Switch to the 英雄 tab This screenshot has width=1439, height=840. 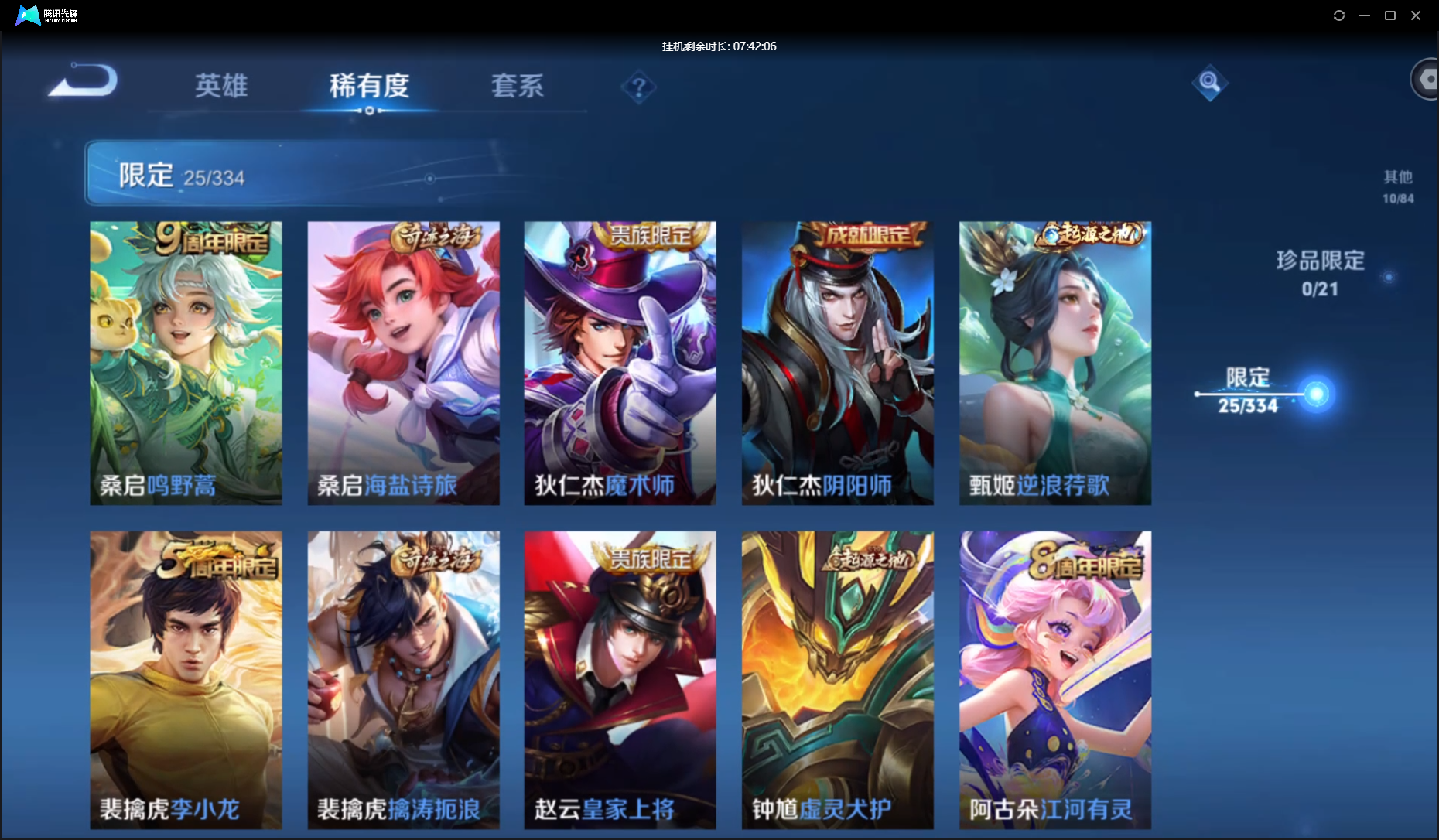point(221,86)
